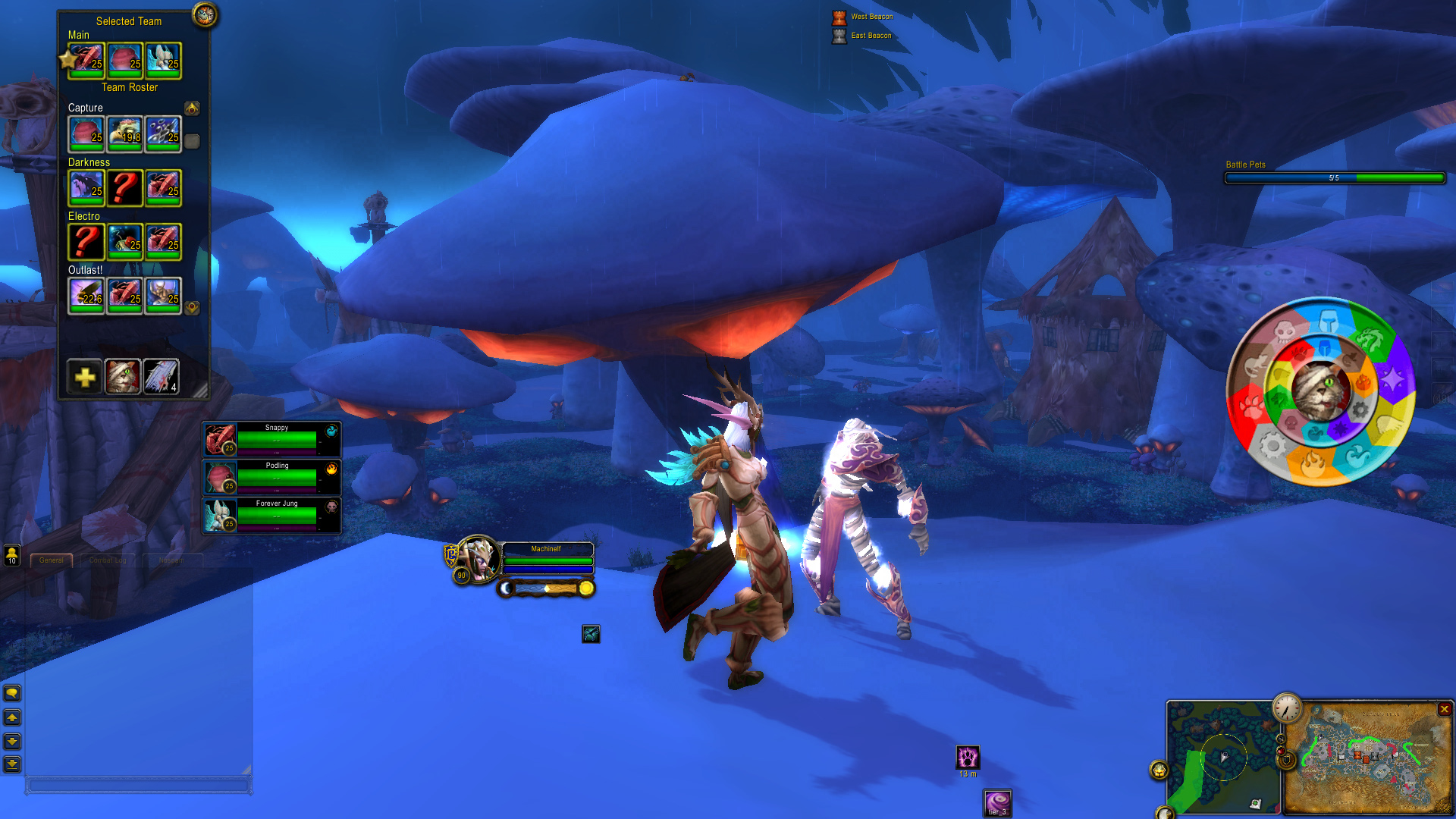Click the Machinelf player portrait

pos(477,560)
